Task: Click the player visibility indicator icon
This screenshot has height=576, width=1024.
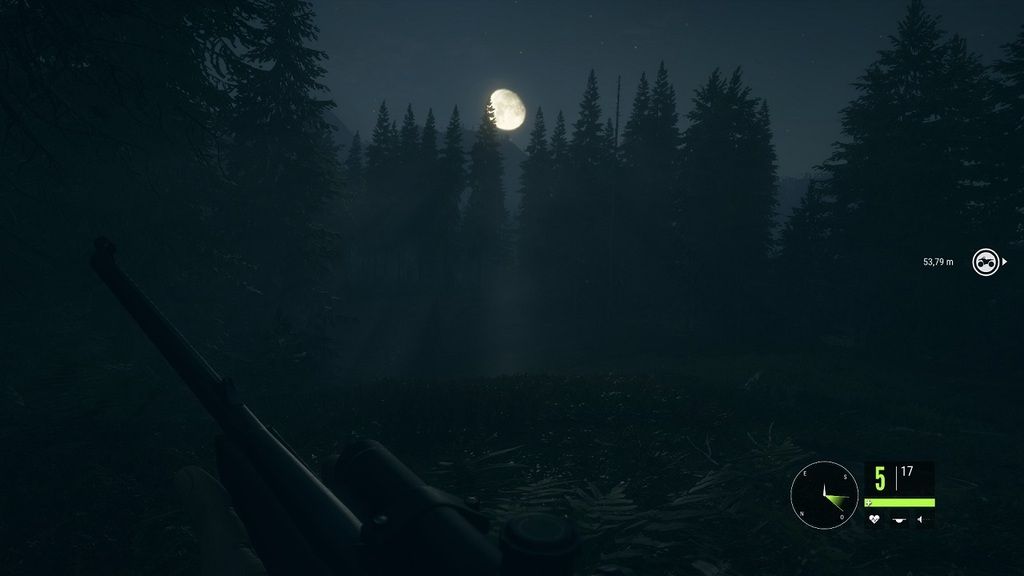Action: 900,519
